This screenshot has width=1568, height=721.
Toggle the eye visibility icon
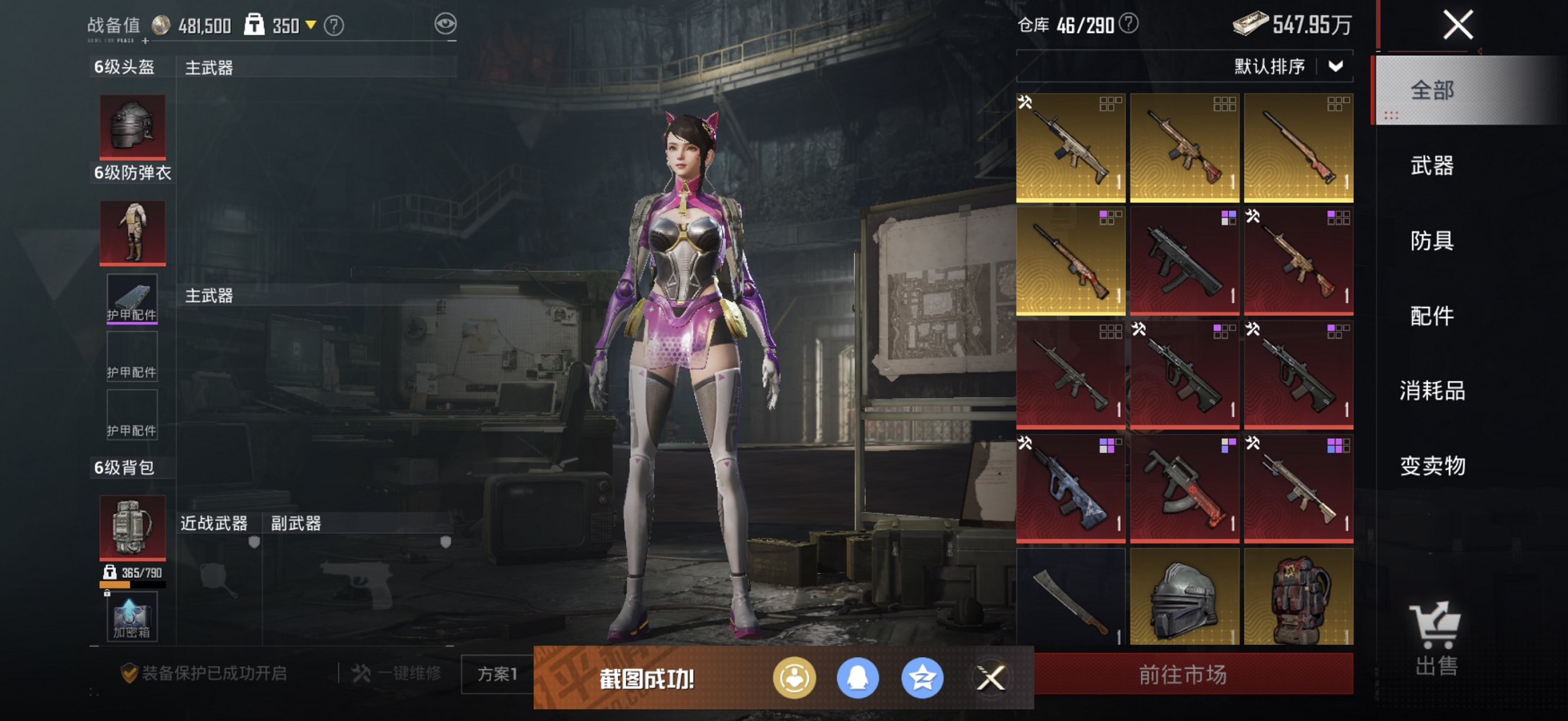pos(445,25)
